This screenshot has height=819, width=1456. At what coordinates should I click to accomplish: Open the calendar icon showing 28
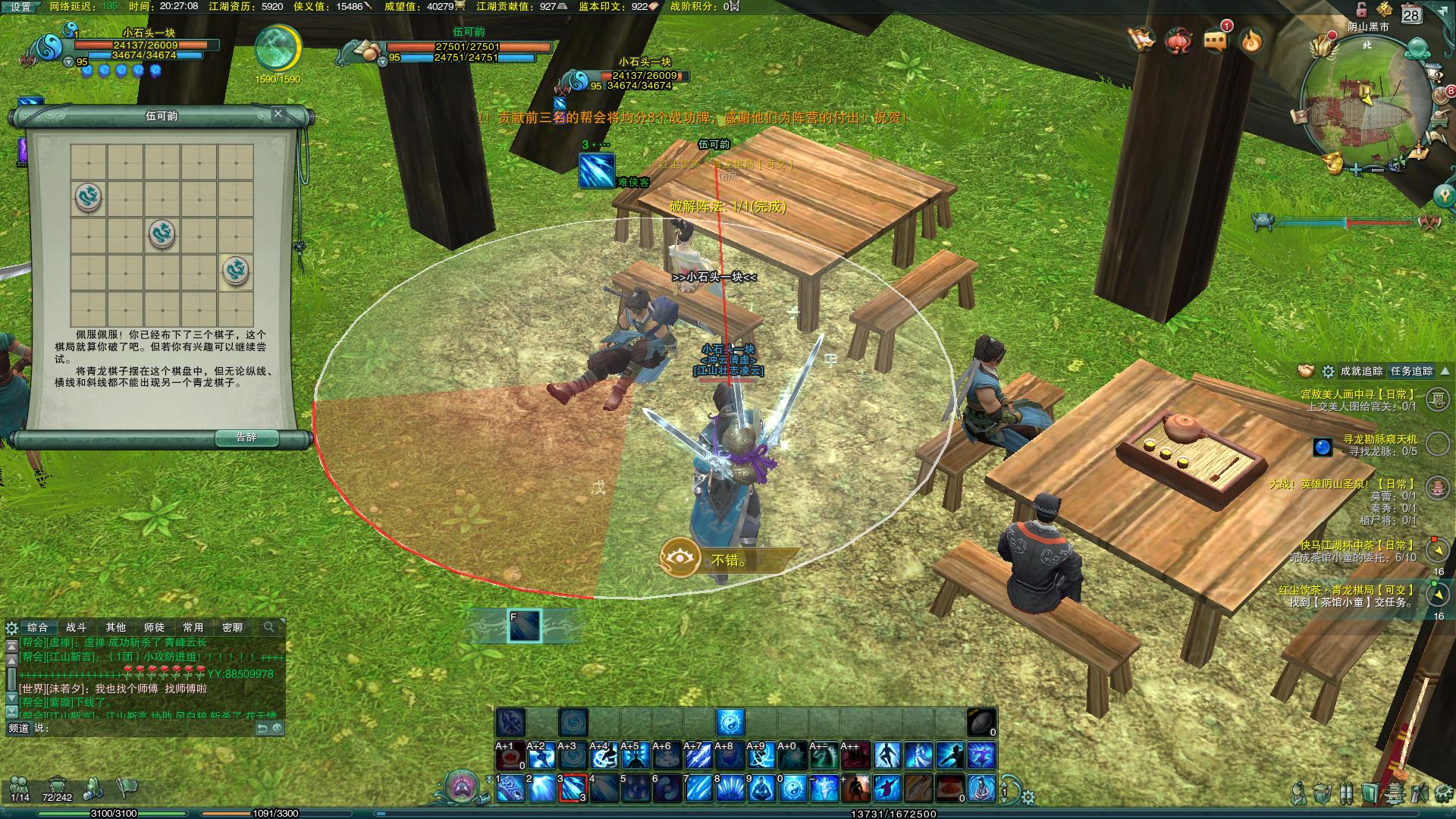[x=1410, y=14]
